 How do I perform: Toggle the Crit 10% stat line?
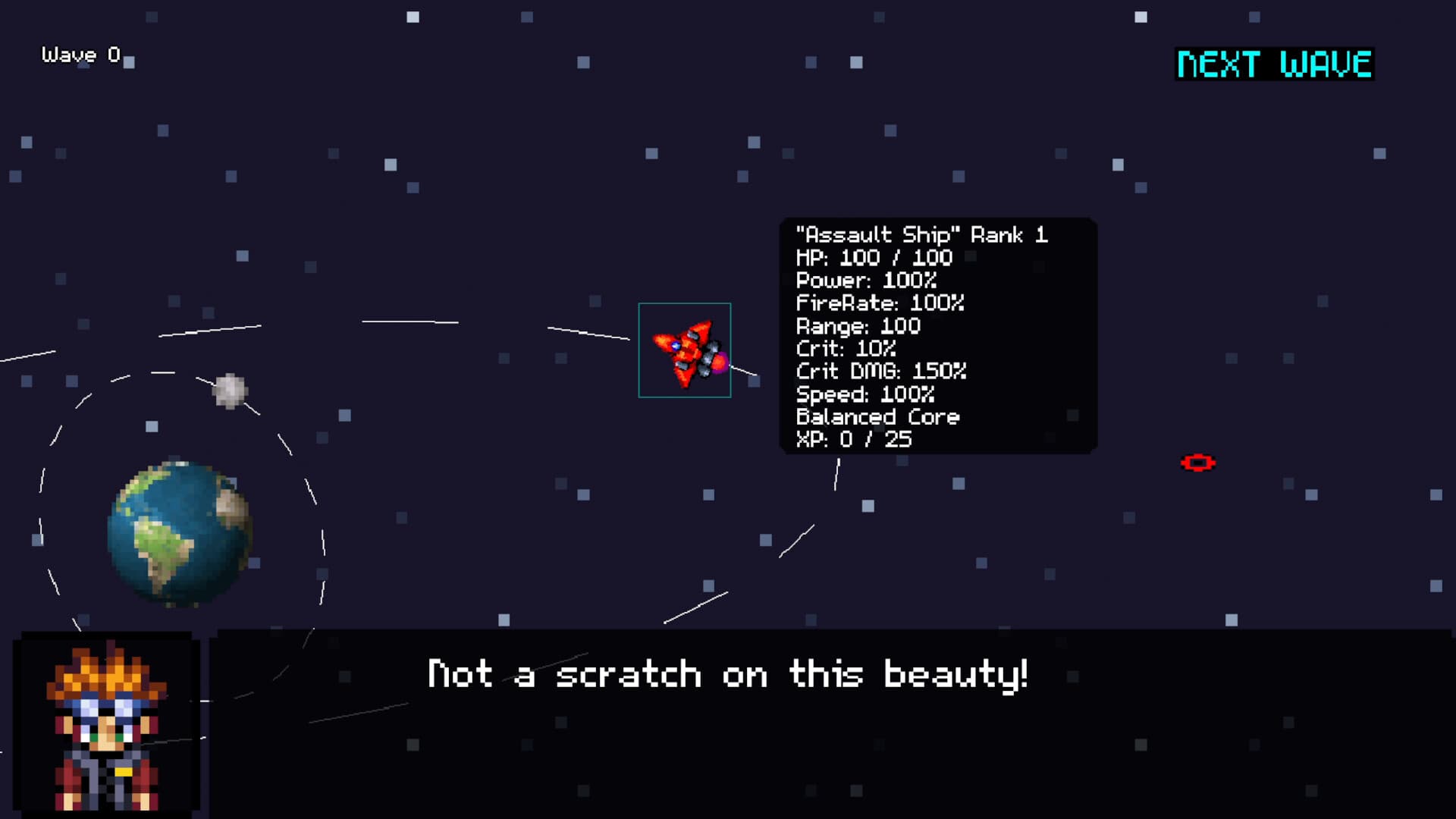[x=846, y=349]
